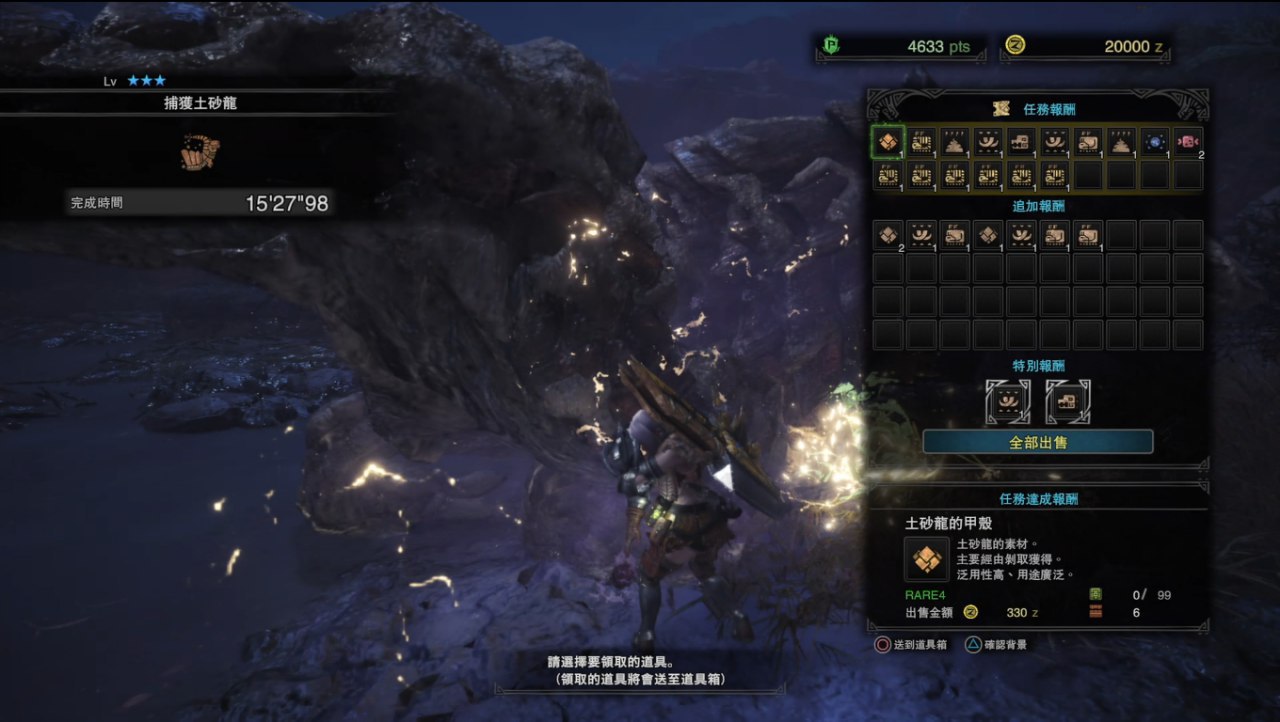Choose the pink item reward with quantity 2
Image resolution: width=1280 pixels, height=722 pixels.
pyautogui.click(x=1188, y=142)
